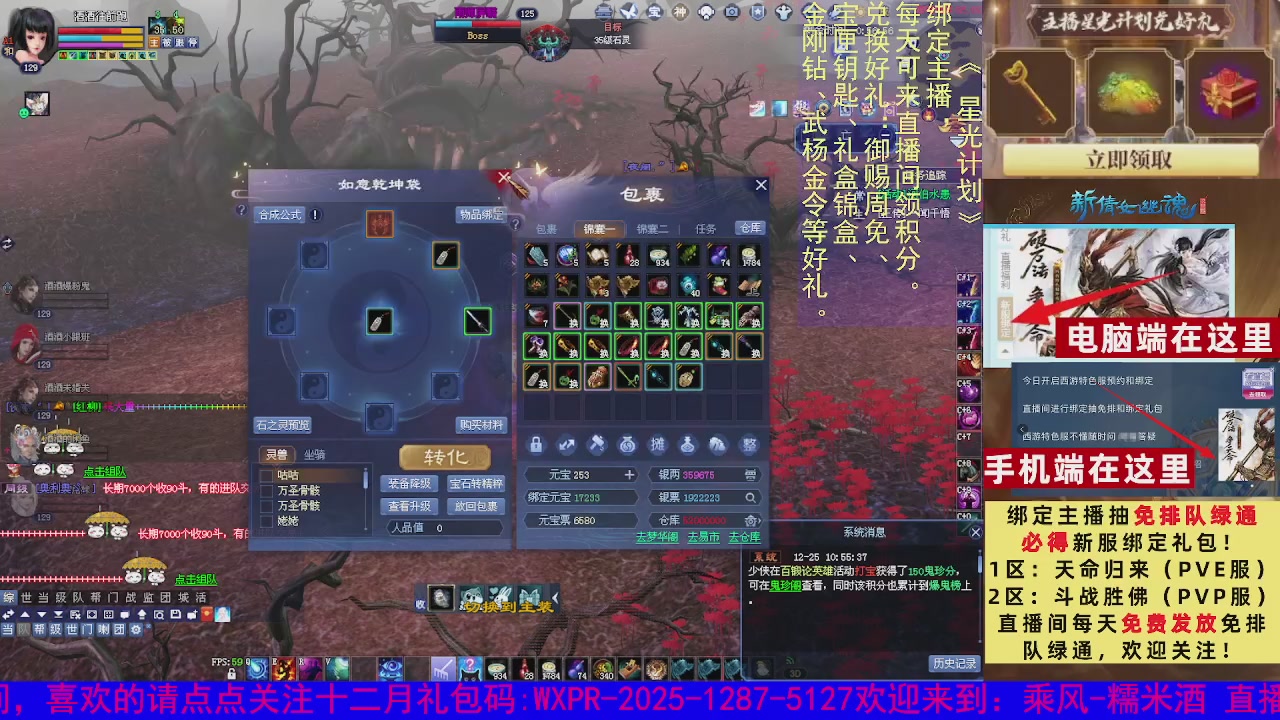Check the 万圣骨骸 entry in the pet list
Image resolution: width=1280 pixels, height=720 pixels.
tap(267, 488)
